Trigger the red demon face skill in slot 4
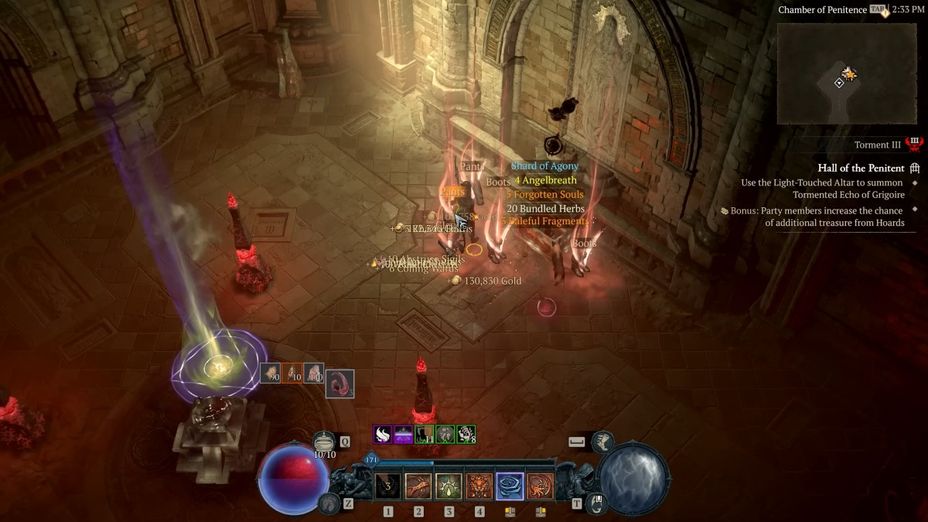Image resolution: width=928 pixels, height=522 pixels. [479, 486]
